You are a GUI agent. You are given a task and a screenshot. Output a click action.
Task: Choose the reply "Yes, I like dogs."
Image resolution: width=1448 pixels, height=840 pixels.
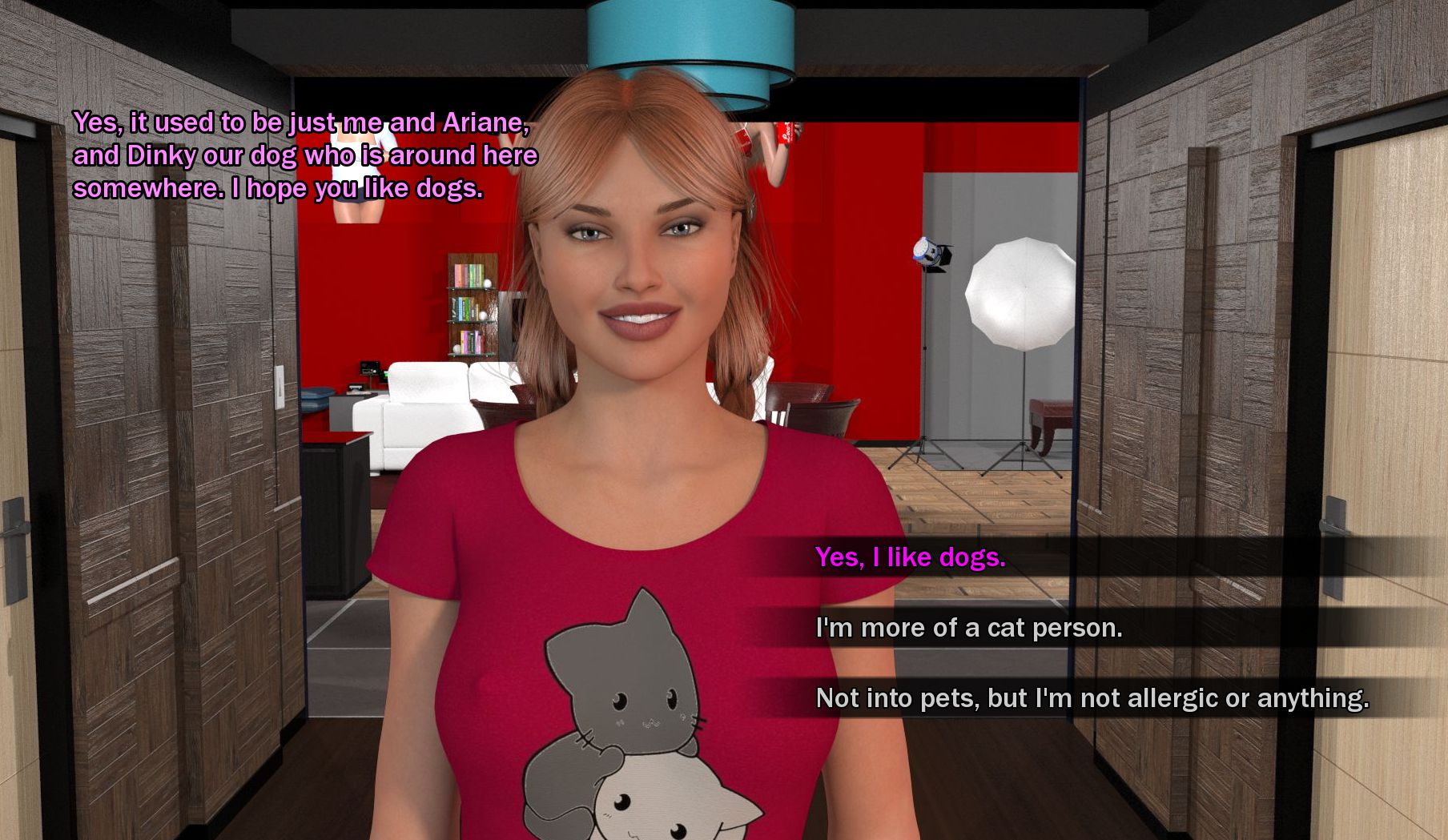click(x=910, y=557)
